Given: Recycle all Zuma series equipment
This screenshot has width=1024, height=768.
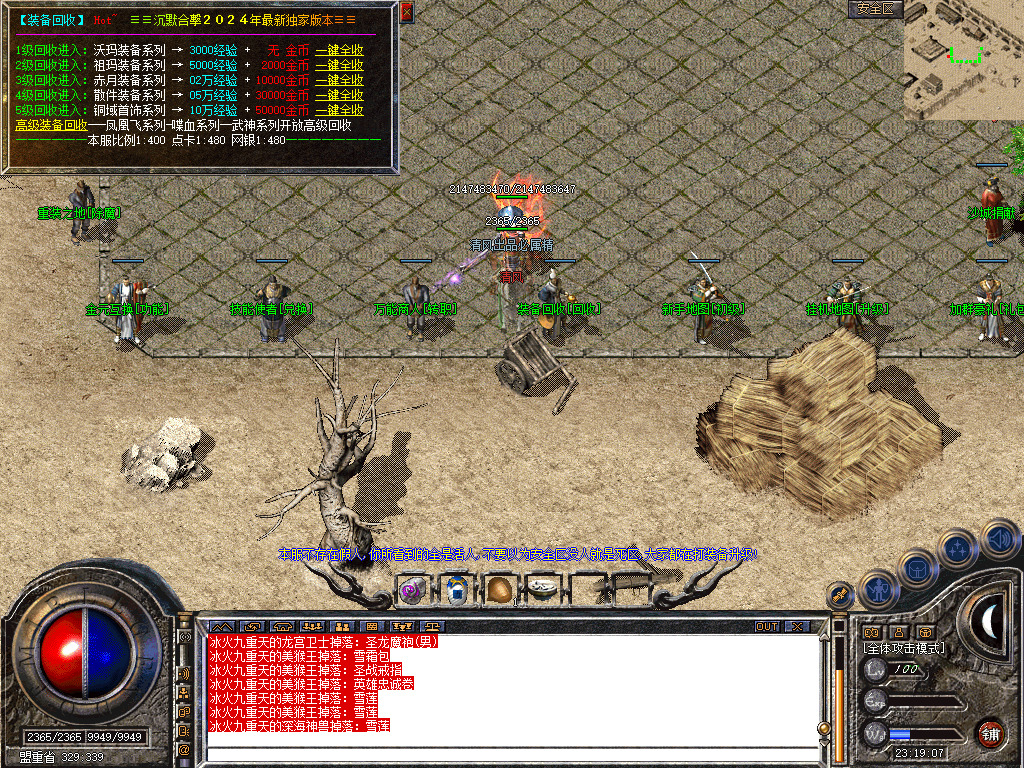Looking at the screenshot, I should point(339,65).
